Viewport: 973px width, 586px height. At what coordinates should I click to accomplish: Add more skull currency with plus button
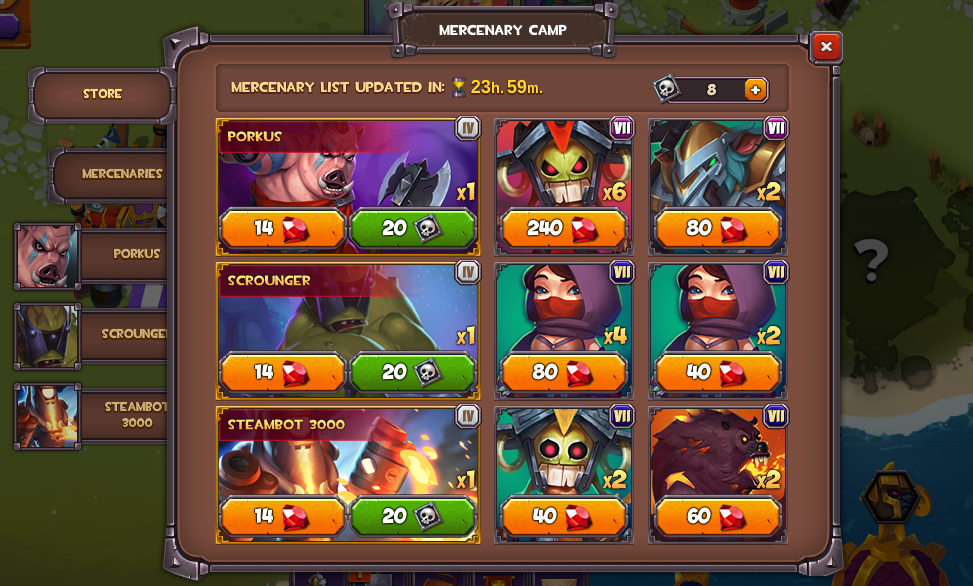point(755,90)
